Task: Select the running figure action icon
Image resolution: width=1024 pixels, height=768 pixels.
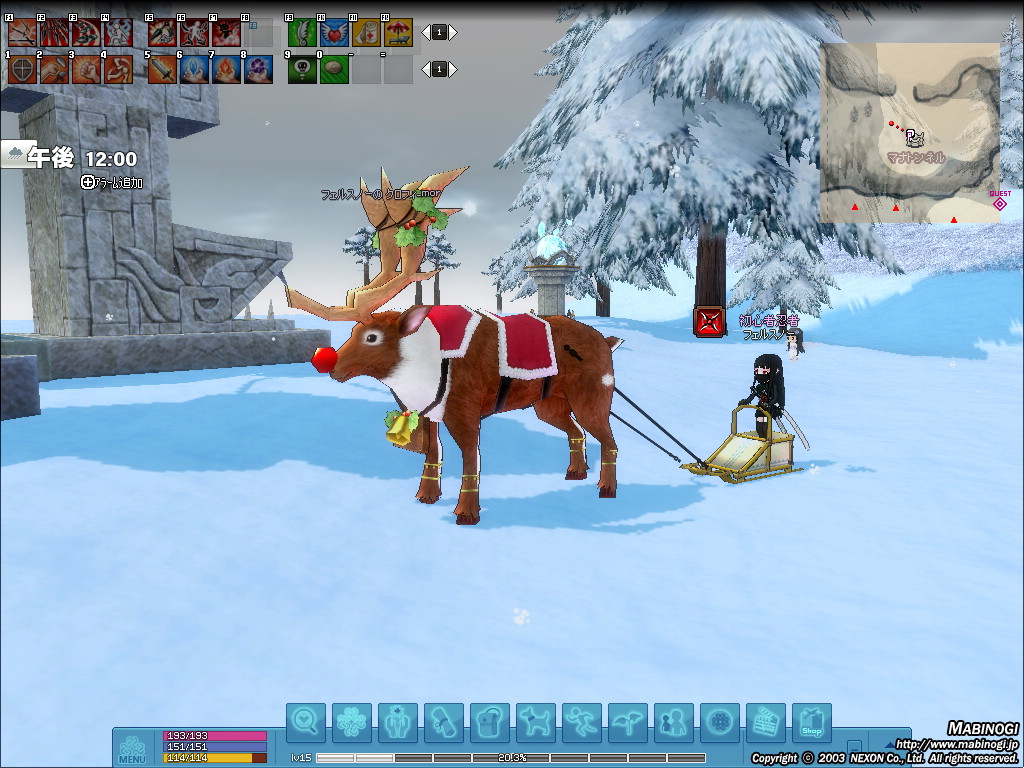Action: point(581,722)
